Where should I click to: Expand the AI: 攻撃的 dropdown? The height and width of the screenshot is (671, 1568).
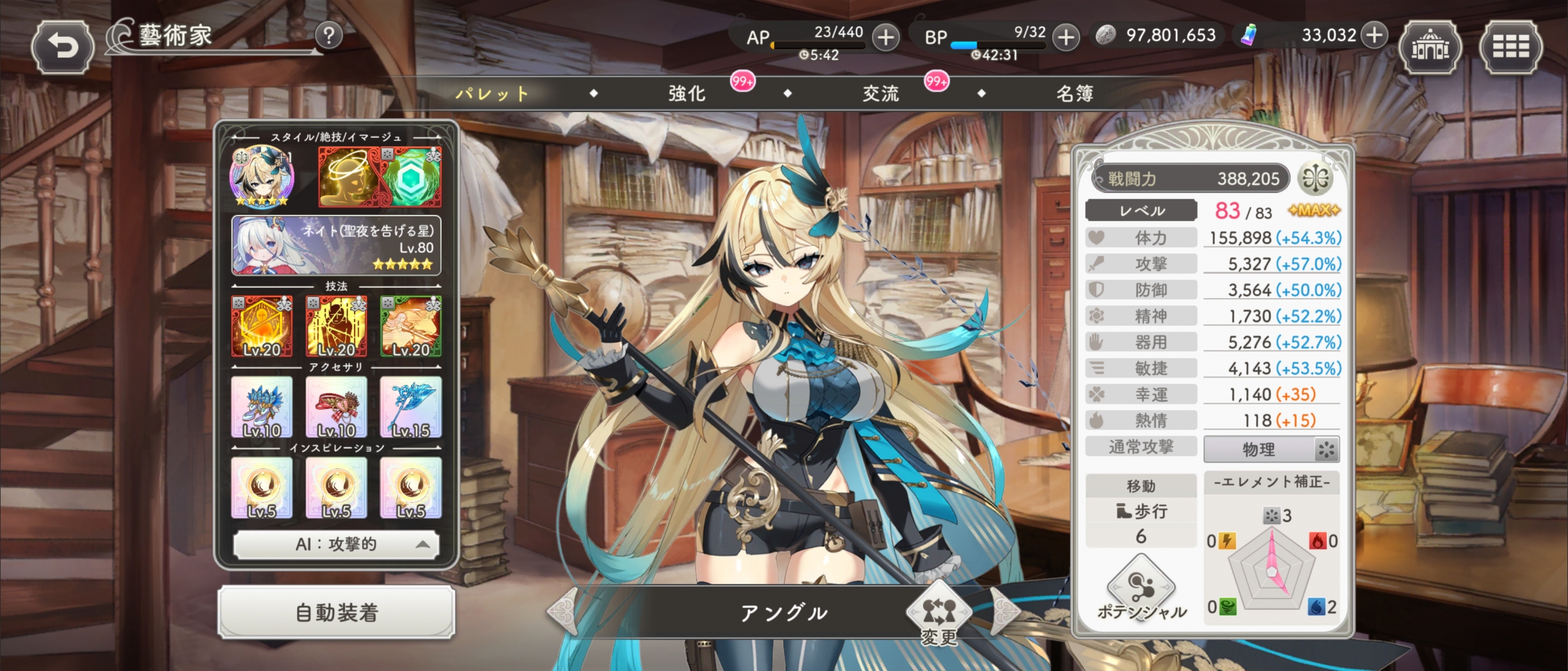pyautogui.click(x=336, y=545)
